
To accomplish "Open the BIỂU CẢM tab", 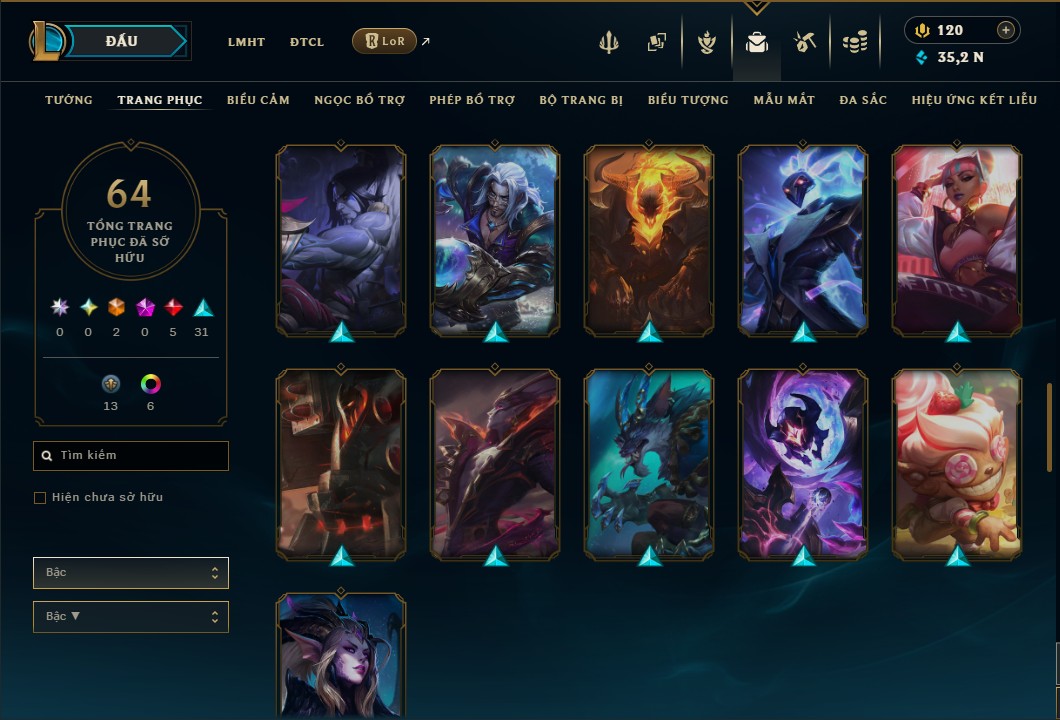I will click(258, 100).
